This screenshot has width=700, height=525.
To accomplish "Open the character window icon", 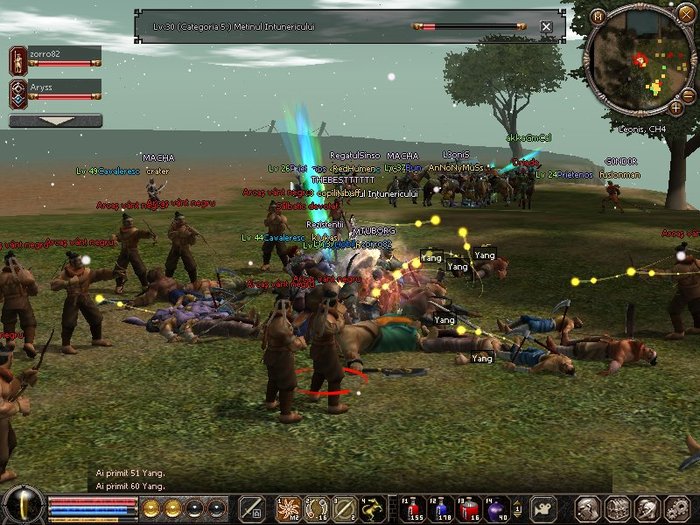I will pos(588,508).
